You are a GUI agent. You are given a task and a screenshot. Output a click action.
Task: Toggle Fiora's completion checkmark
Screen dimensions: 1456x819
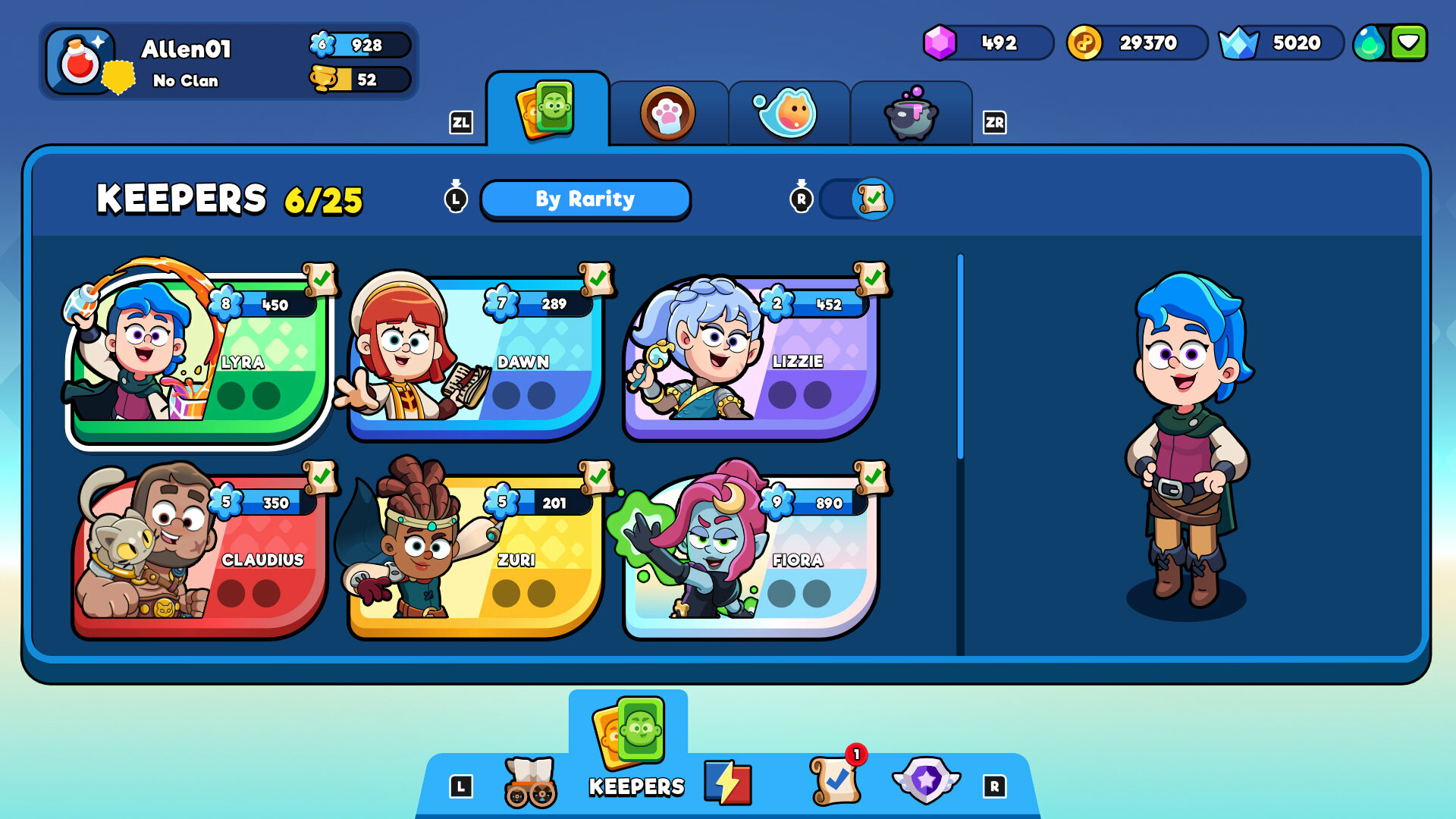[872, 478]
